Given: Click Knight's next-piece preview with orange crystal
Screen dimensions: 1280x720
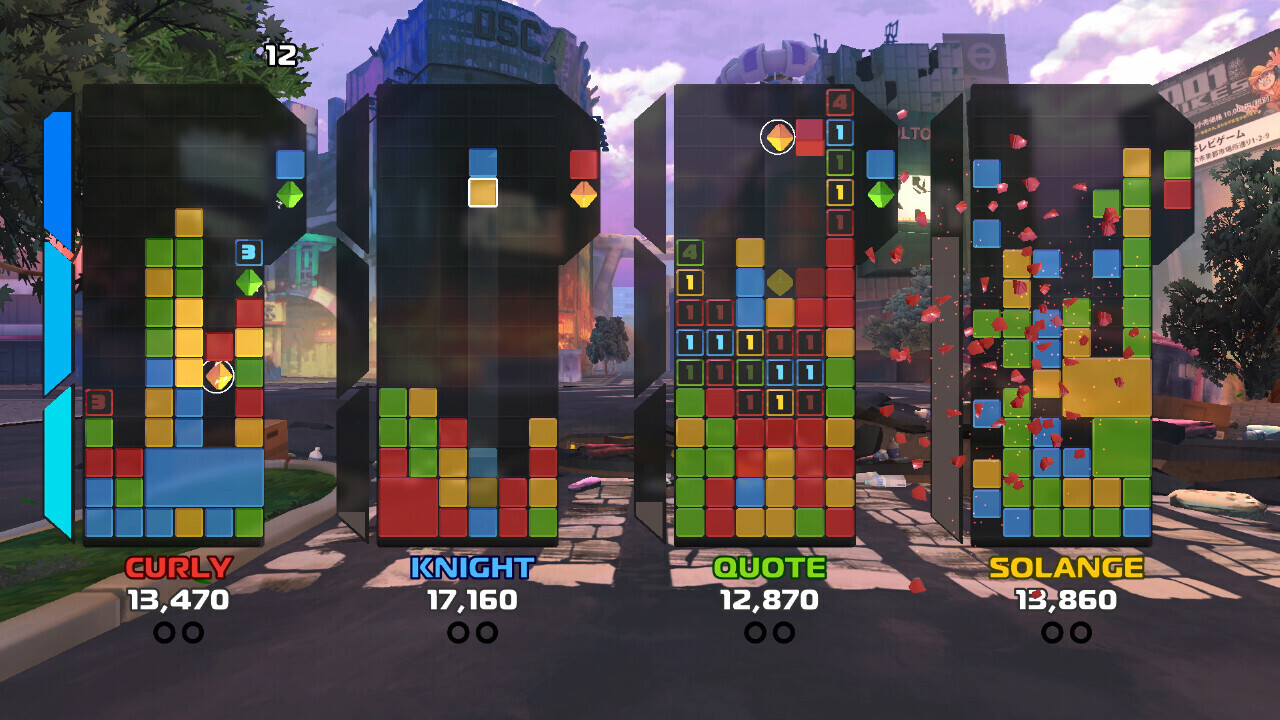Looking at the screenshot, I should tap(584, 179).
